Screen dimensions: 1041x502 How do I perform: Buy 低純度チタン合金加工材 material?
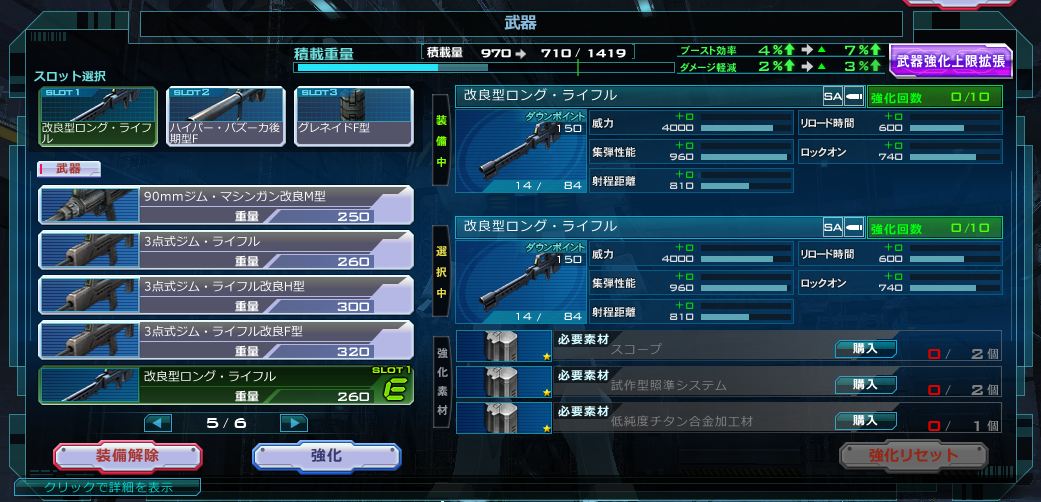point(864,420)
